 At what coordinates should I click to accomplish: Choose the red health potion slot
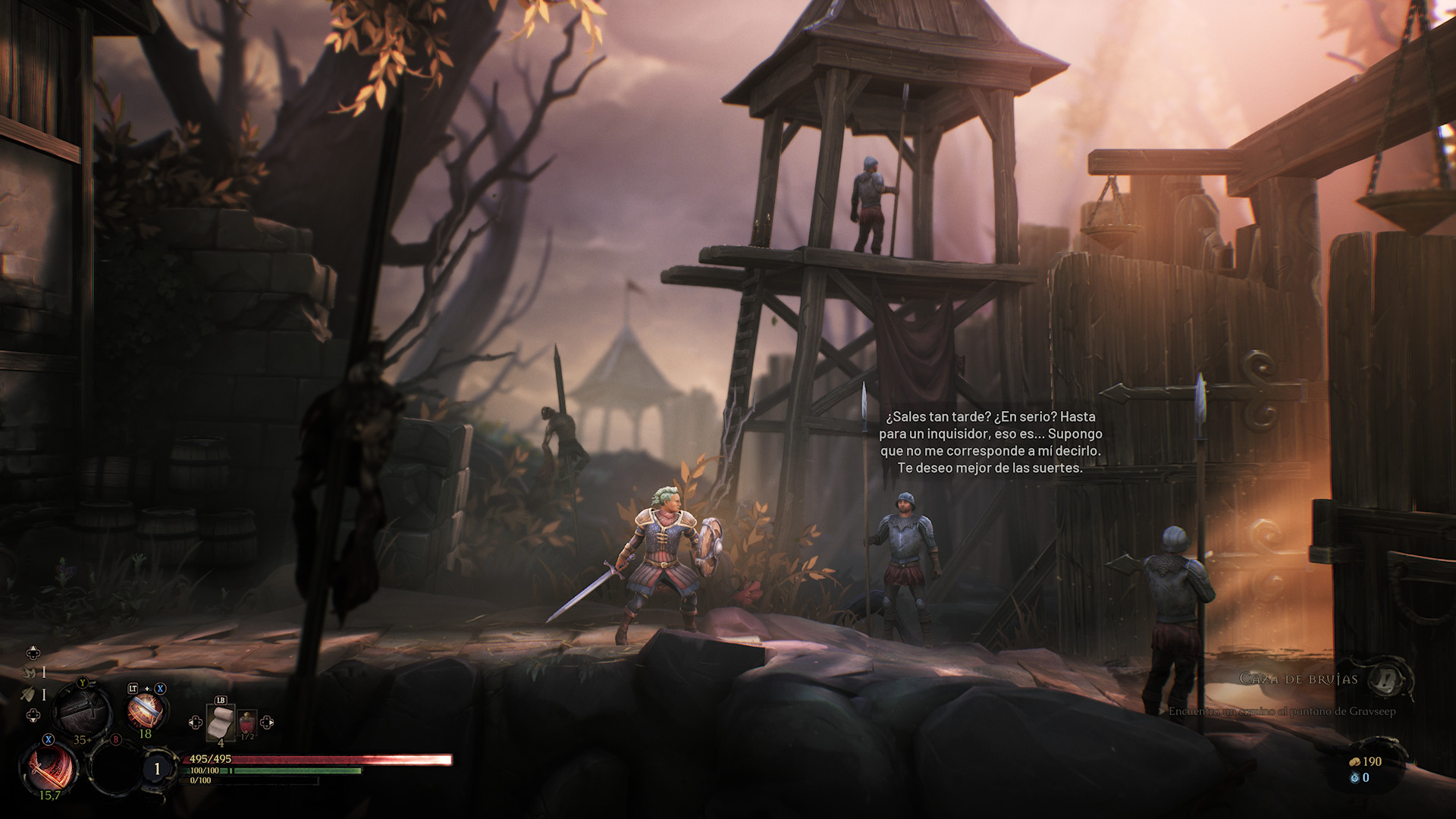[247, 723]
